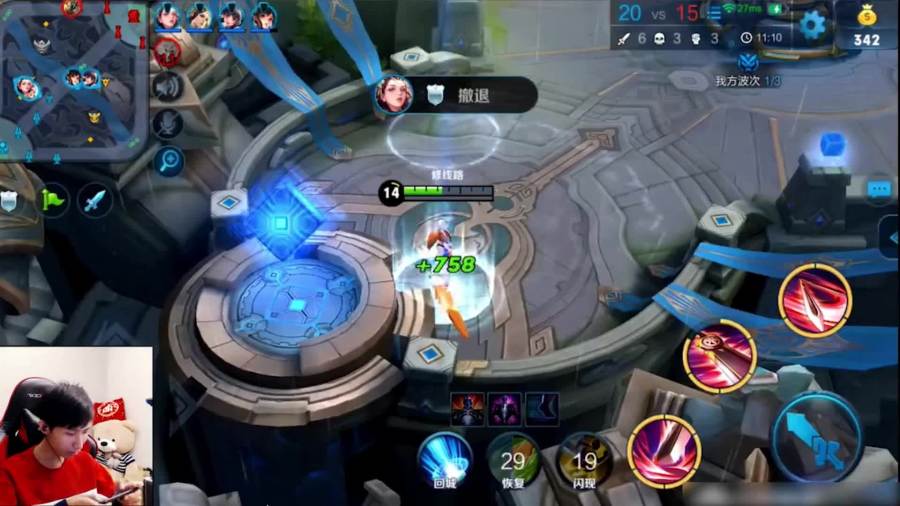Toggle the microphone icon

pos(167,123)
